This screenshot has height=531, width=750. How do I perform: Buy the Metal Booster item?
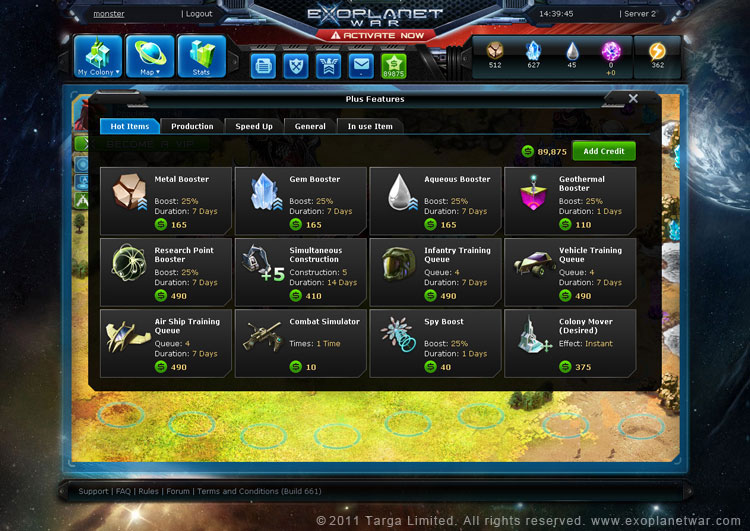click(166, 200)
